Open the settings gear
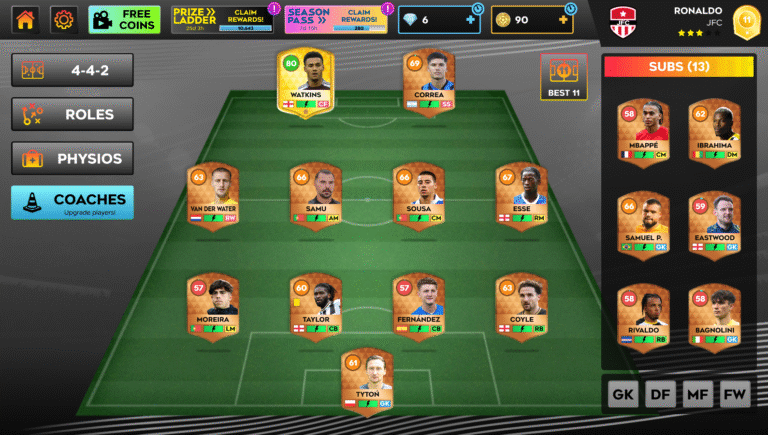The image size is (768, 435). pos(64,19)
